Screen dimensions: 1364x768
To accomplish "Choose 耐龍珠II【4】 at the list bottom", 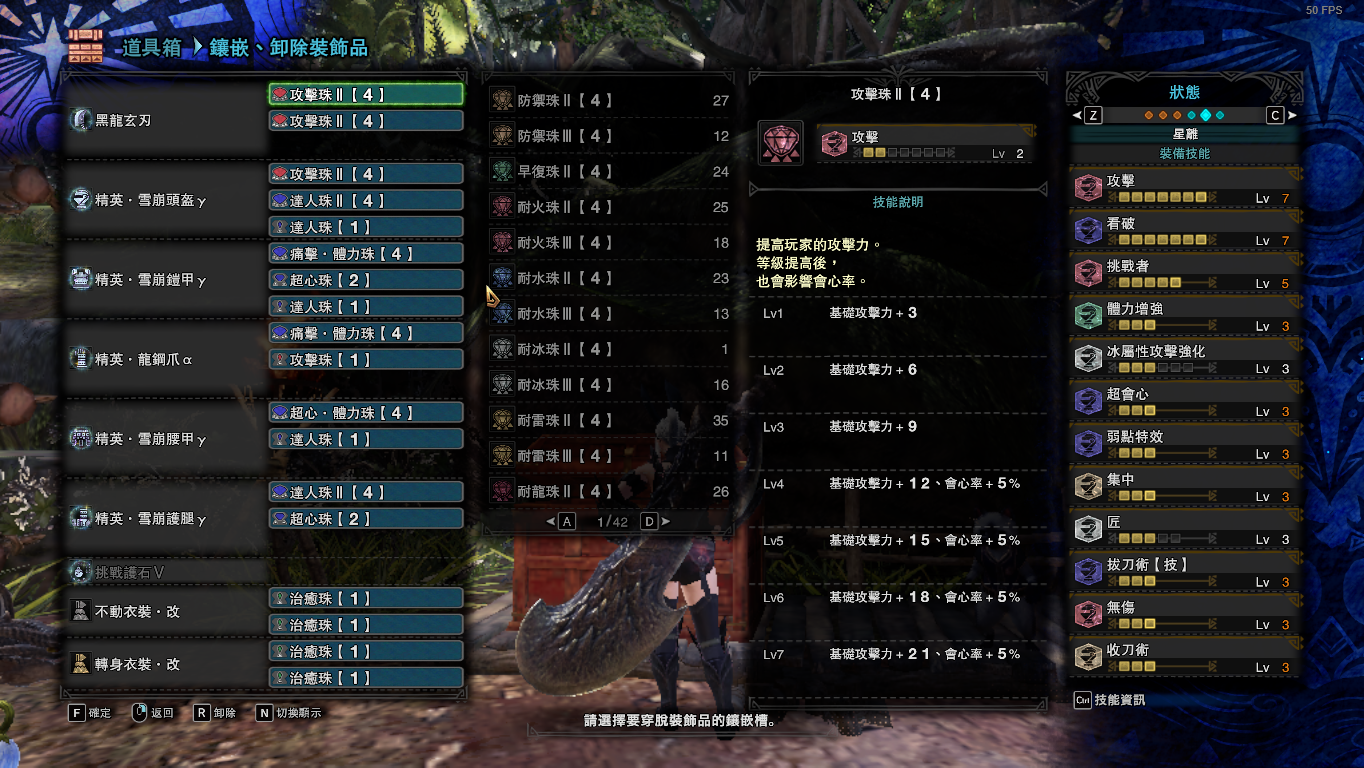I will pos(609,492).
